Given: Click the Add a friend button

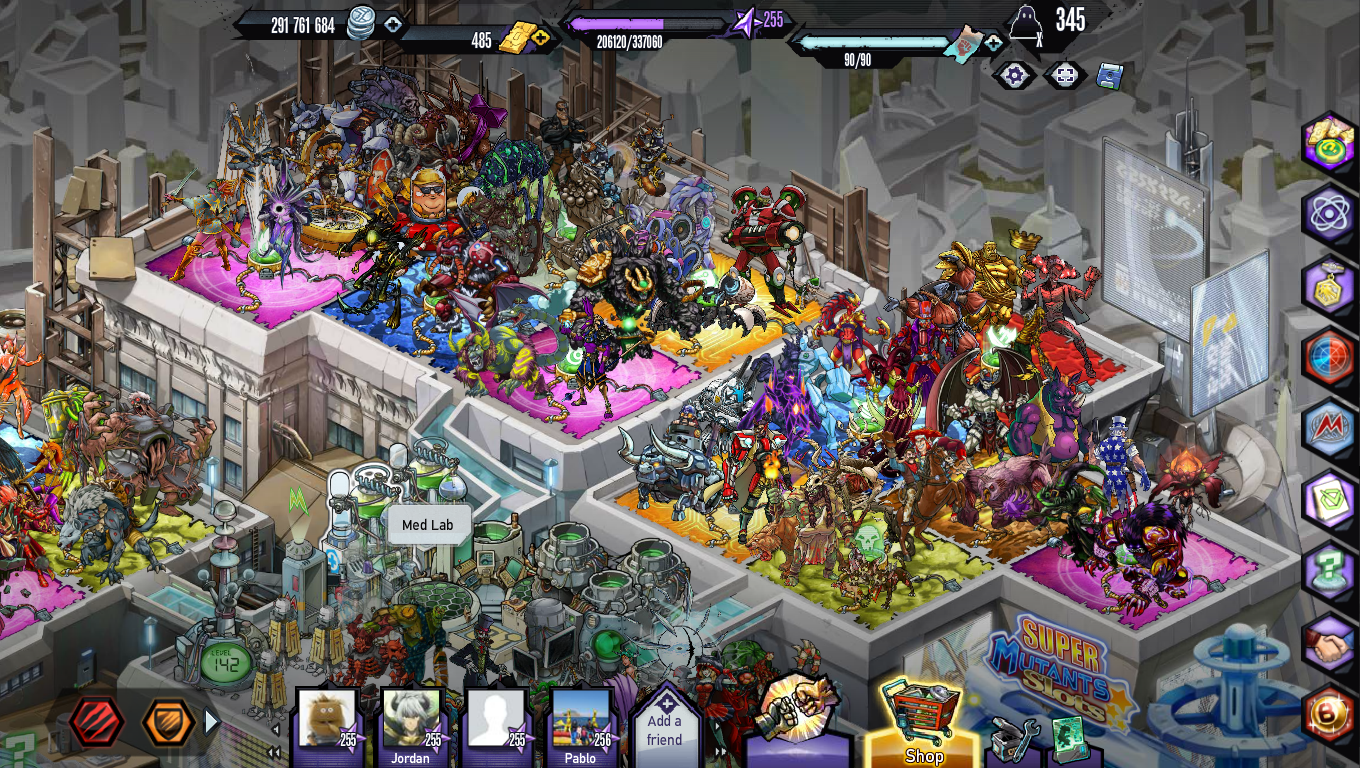Looking at the screenshot, I should click(x=664, y=726).
